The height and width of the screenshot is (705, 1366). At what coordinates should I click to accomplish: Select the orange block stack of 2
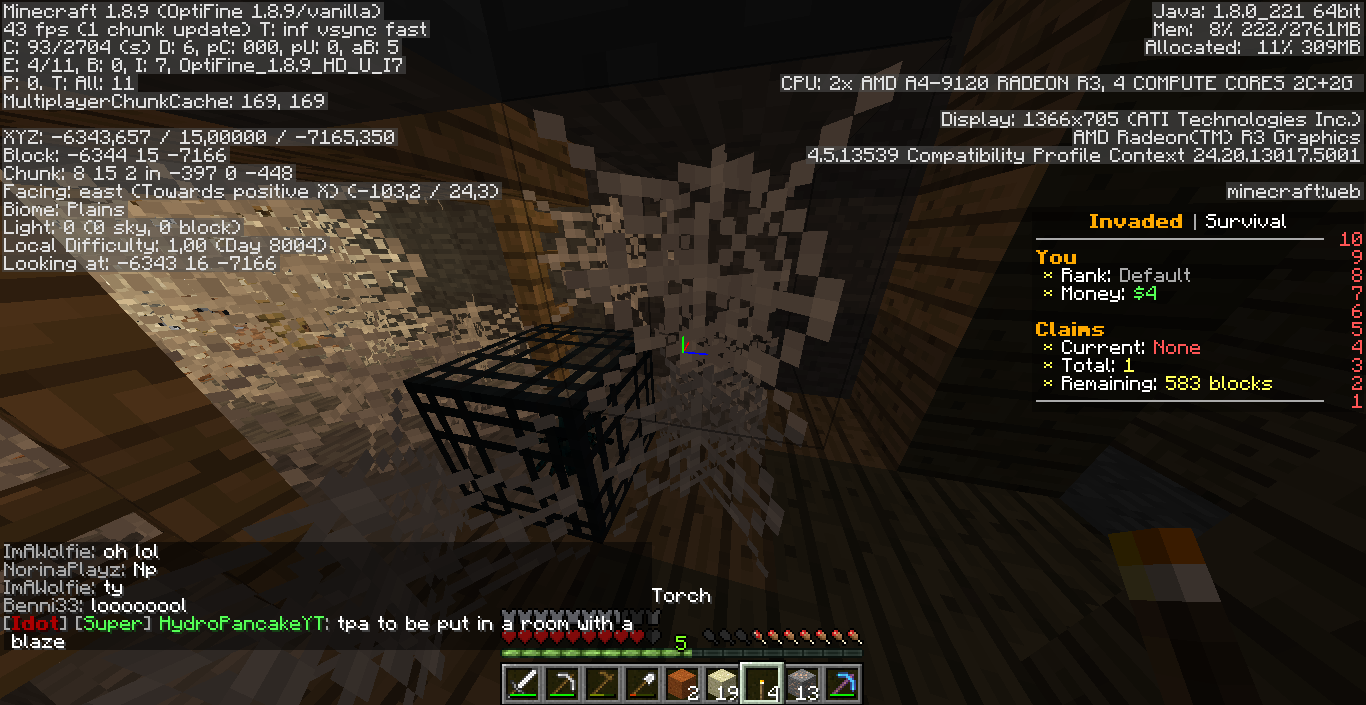[681, 684]
